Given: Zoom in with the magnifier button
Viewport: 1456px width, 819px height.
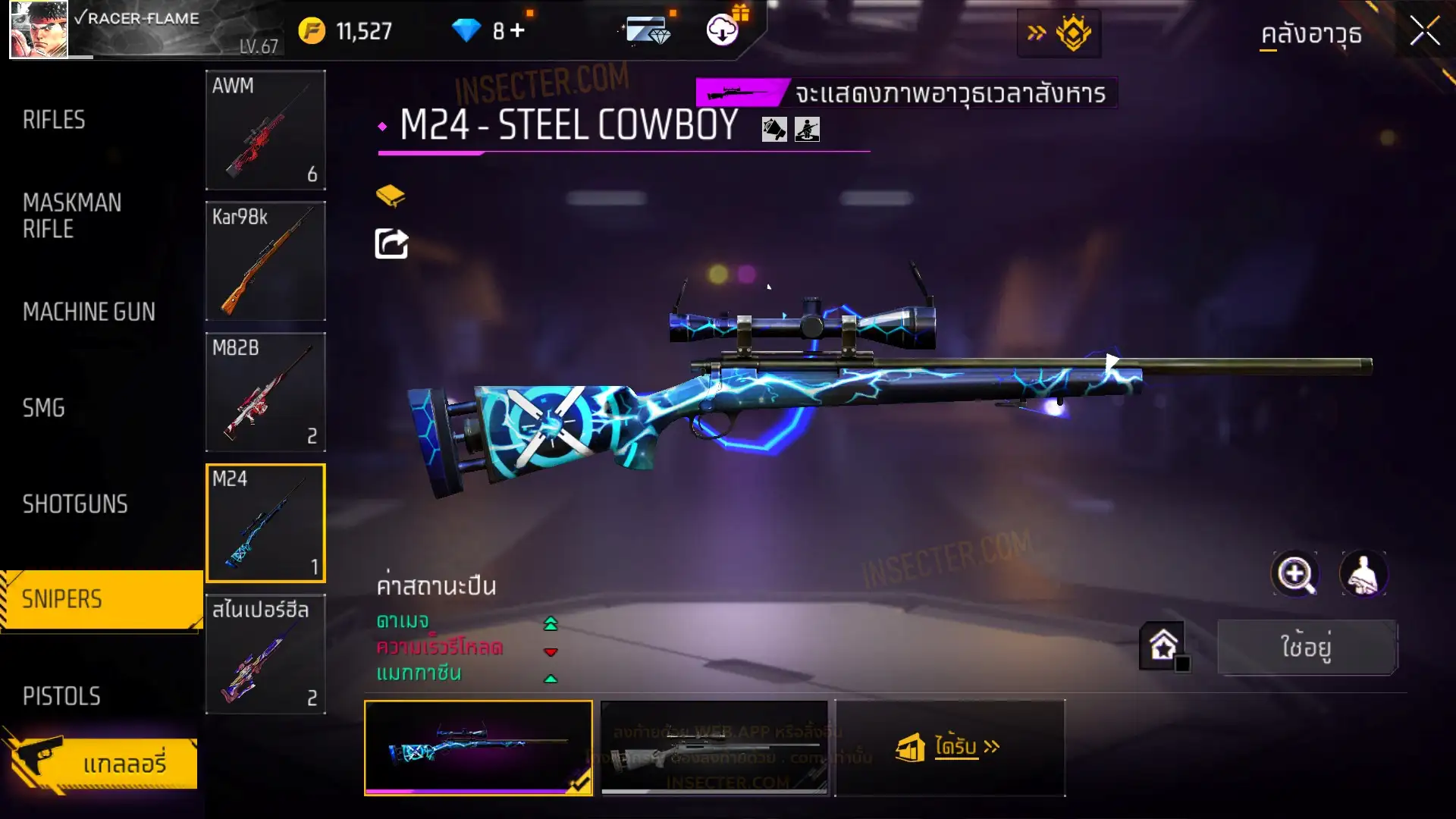Looking at the screenshot, I should 1295,574.
